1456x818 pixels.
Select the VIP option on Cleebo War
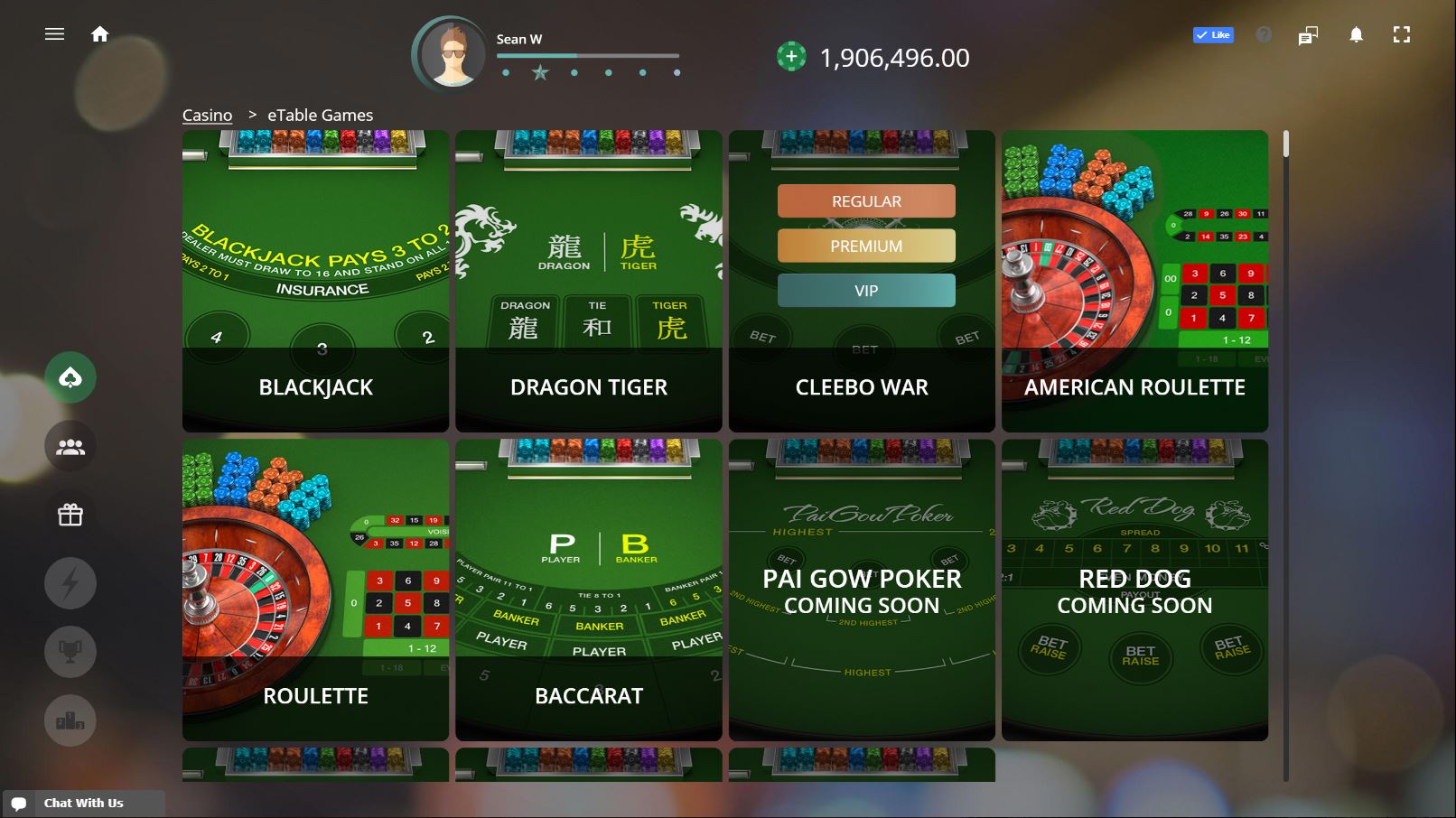pyautogui.click(x=866, y=290)
